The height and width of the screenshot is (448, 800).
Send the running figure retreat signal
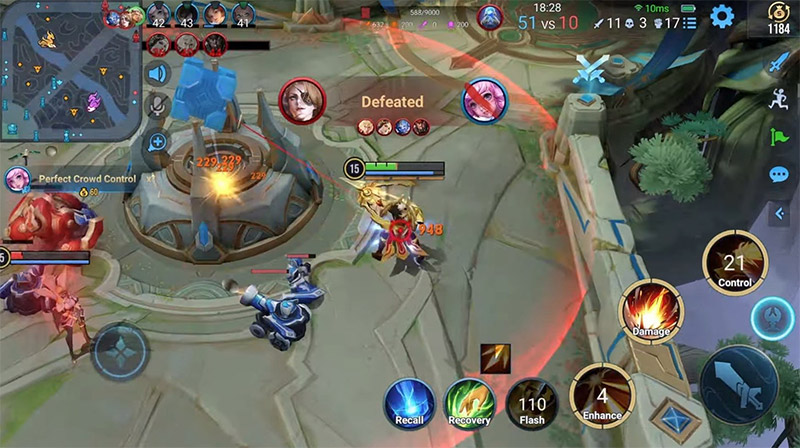pyautogui.click(x=778, y=99)
